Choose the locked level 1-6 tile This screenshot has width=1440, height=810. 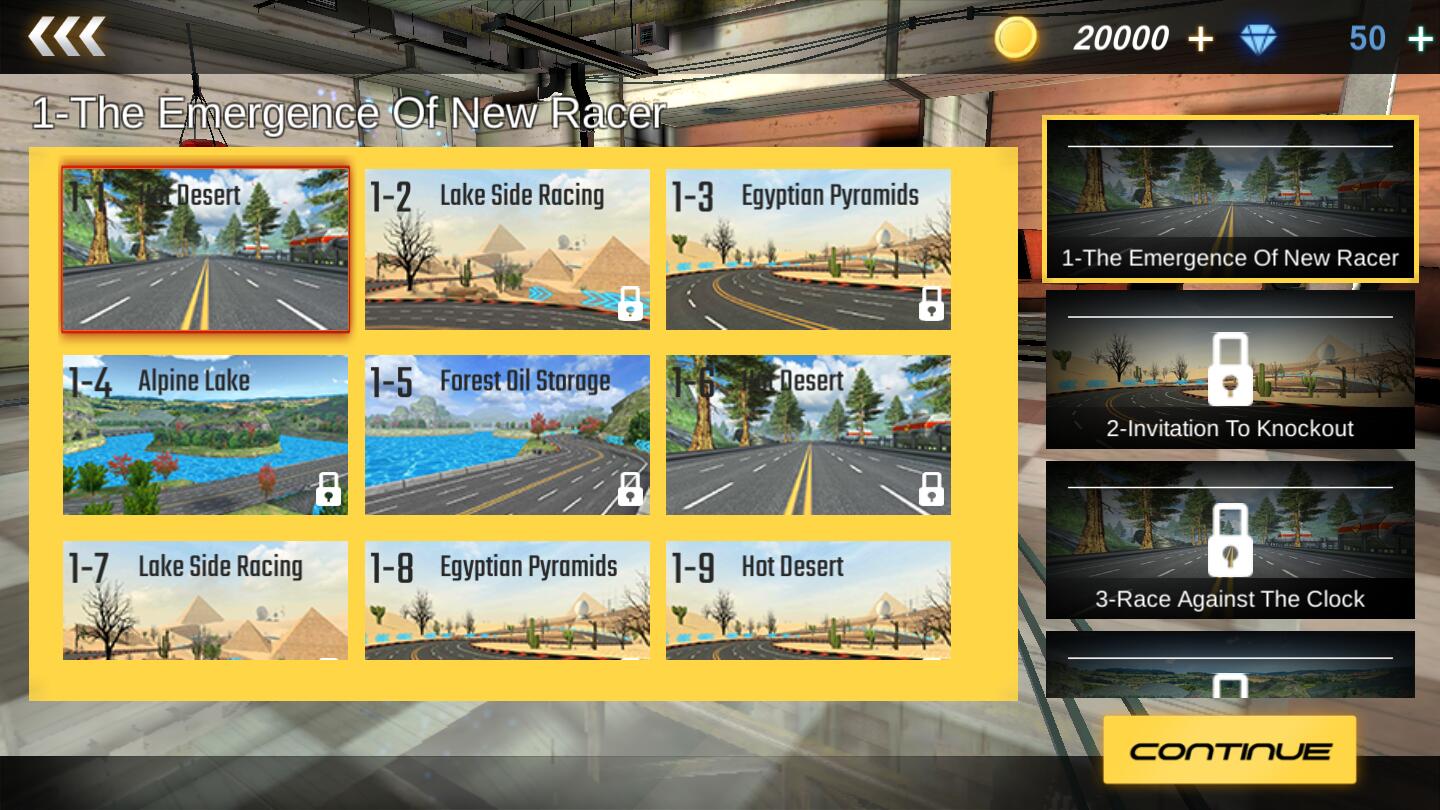pos(808,435)
